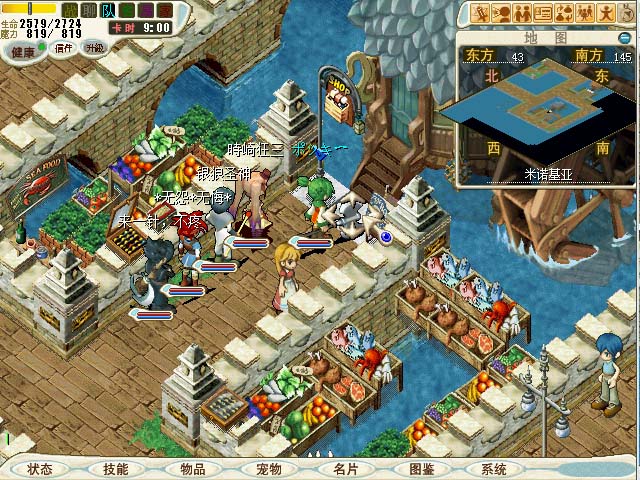The height and width of the screenshot is (480, 640).
Task: Toggle the 队 team mode icon
Action: (109, 10)
